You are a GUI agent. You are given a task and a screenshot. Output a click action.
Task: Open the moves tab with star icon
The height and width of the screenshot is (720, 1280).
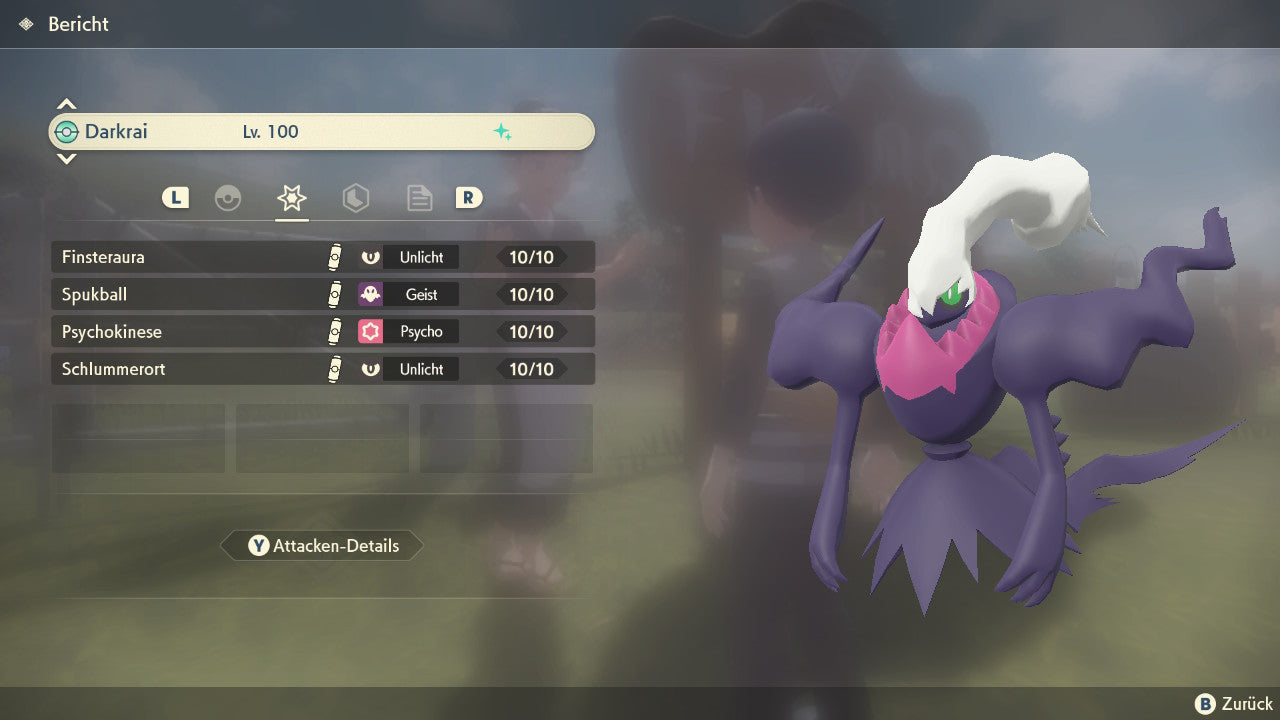pyautogui.click(x=291, y=198)
